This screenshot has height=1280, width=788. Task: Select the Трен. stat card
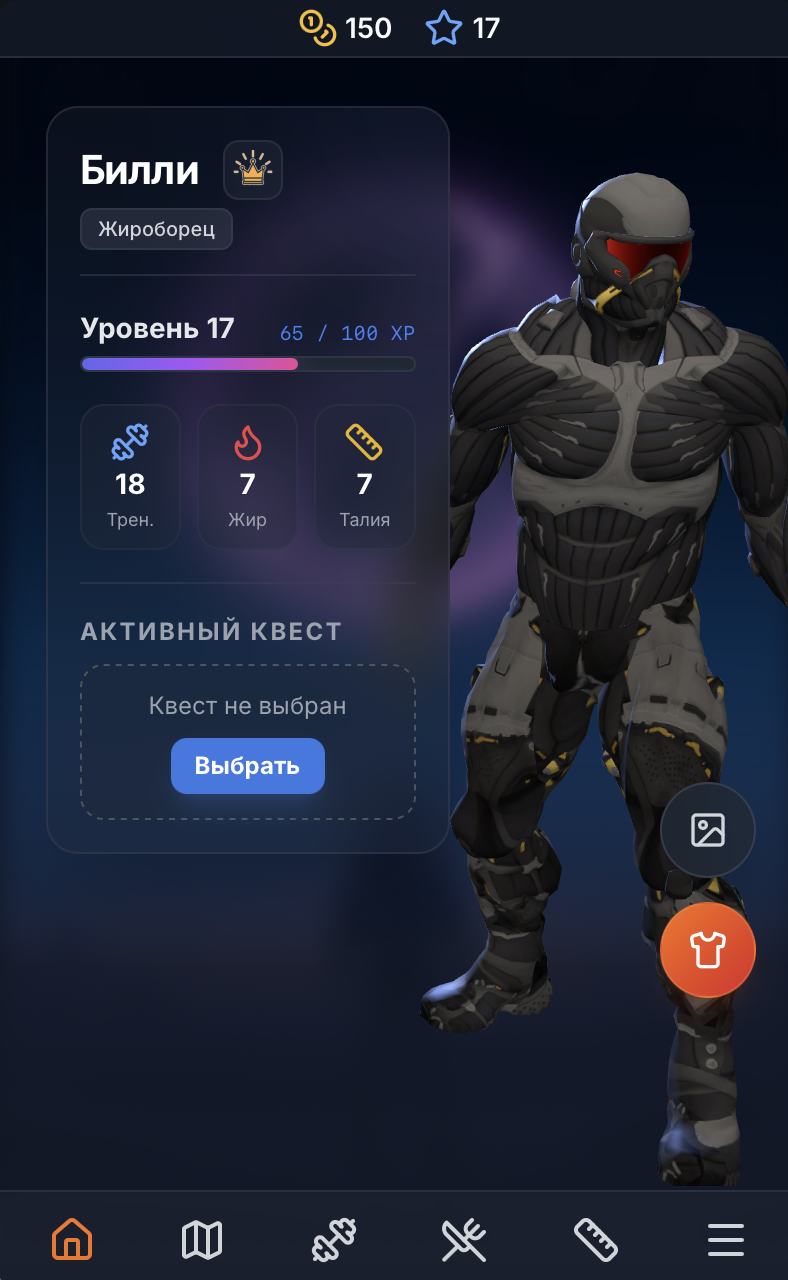click(x=130, y=477)
